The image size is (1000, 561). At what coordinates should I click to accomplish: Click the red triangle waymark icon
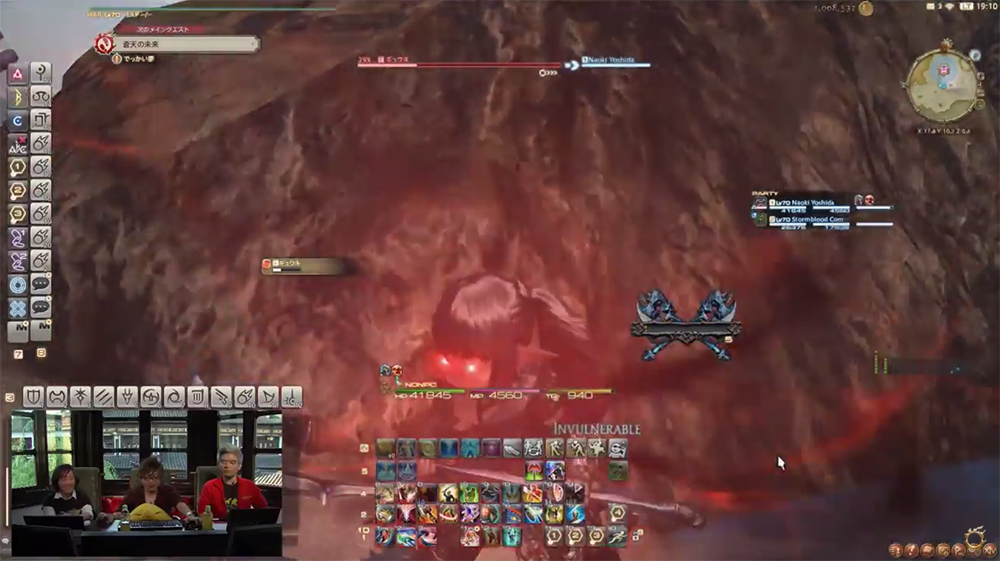[18, 74]
